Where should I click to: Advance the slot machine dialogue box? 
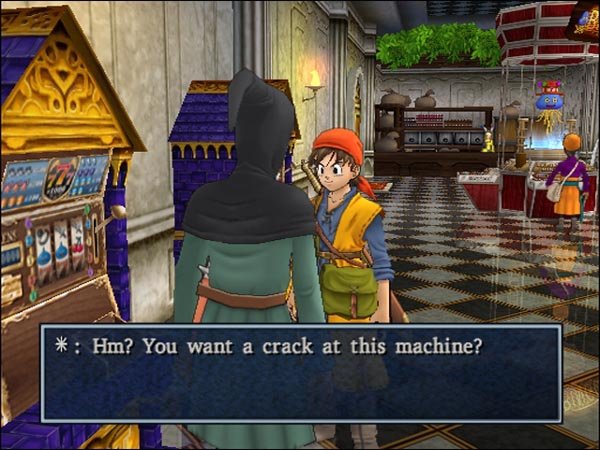300,372
